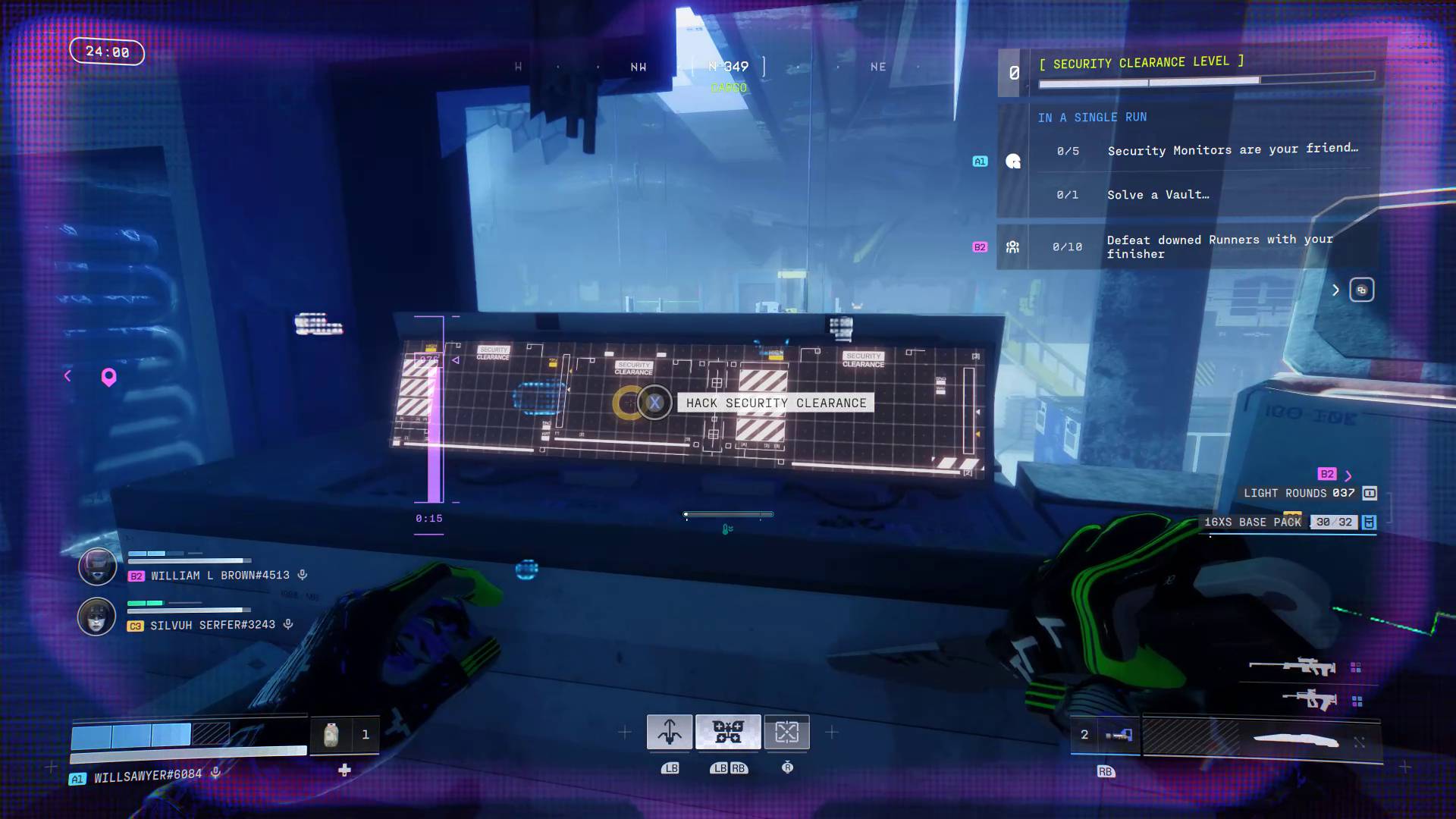Toggle William L Brown's microphone
Viewport: 1456px width, 819px height.
click(302, 575)
